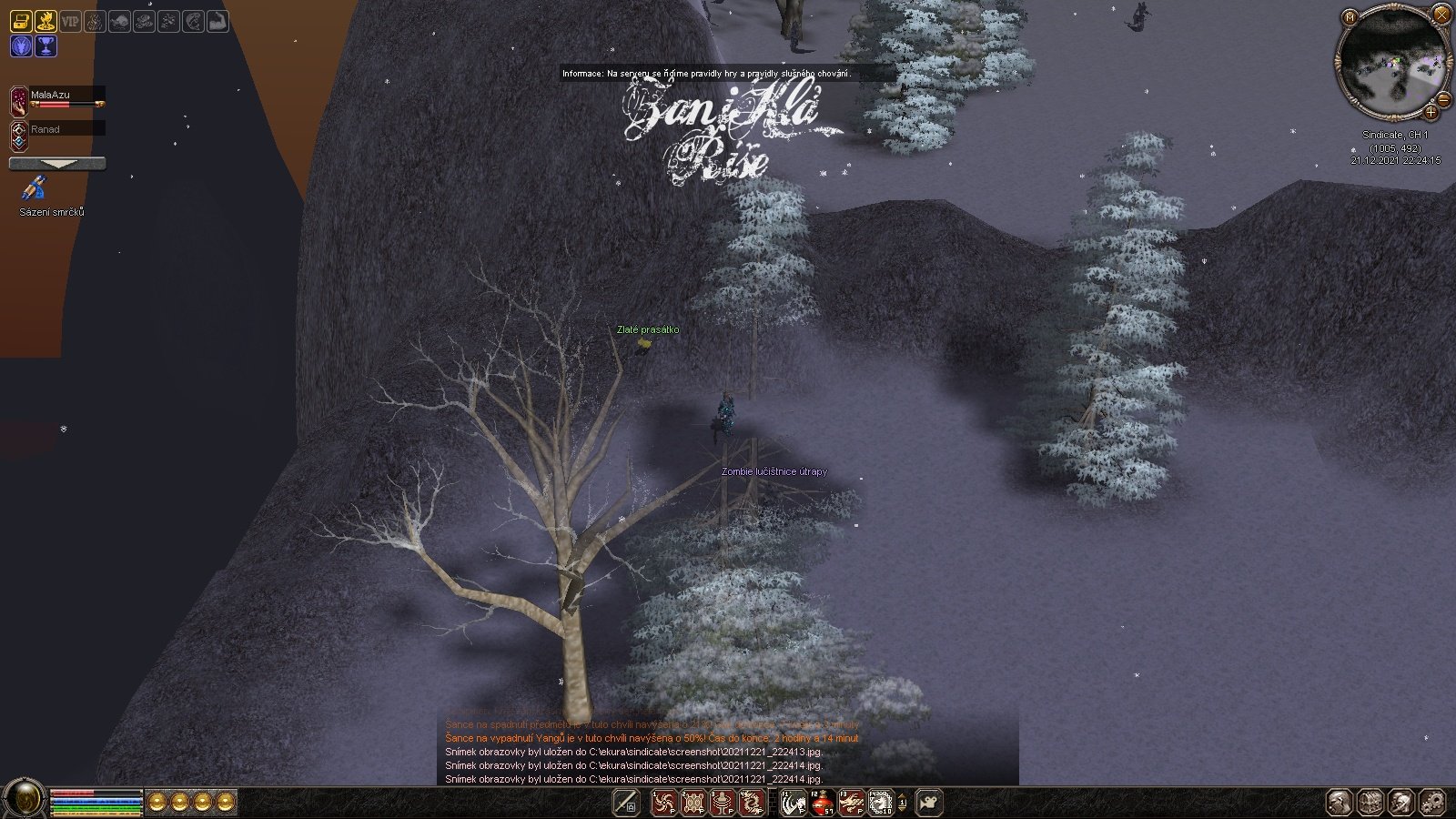1456x819 pixels.
Task: Open the blue trophy icon
Action: pyautogui.click(x=45, y=45)
